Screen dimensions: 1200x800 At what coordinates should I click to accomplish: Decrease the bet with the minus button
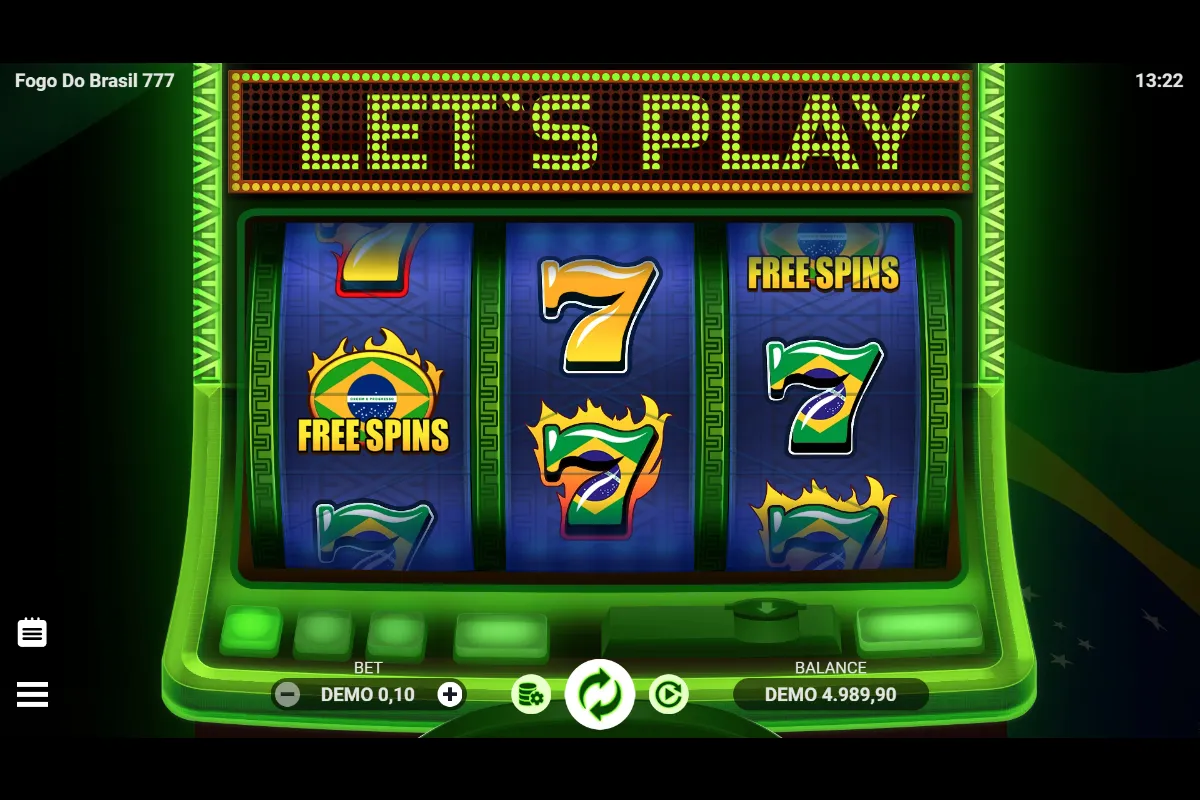287,694
